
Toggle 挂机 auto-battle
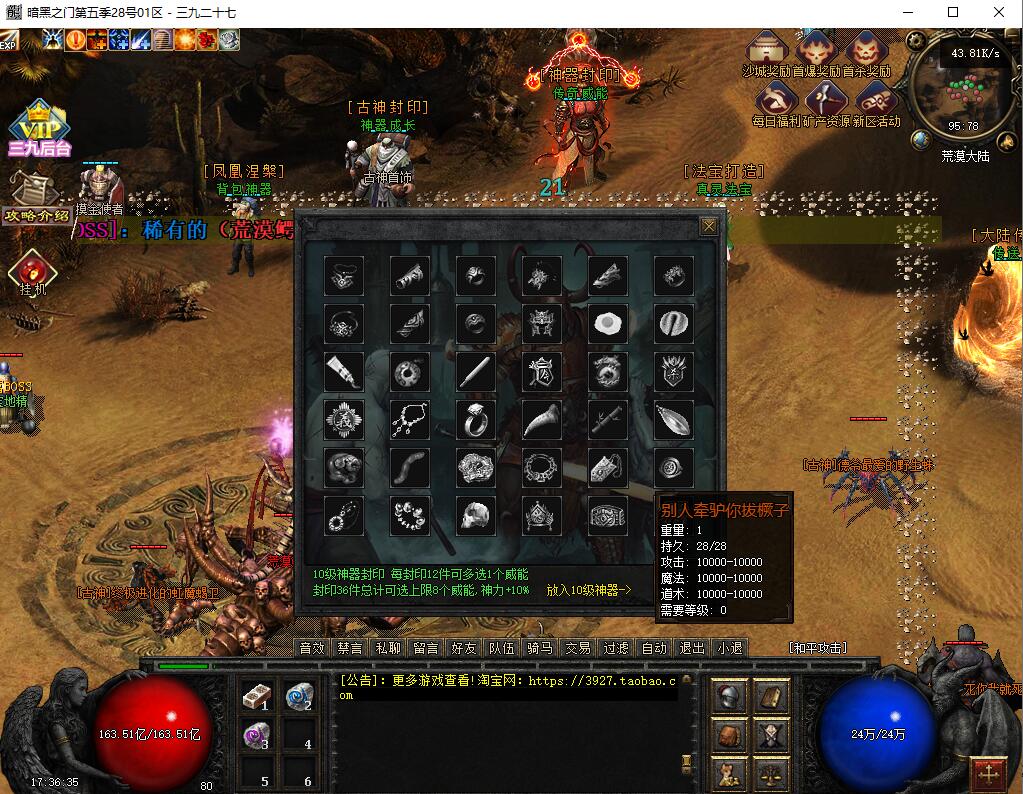(33, 271)
